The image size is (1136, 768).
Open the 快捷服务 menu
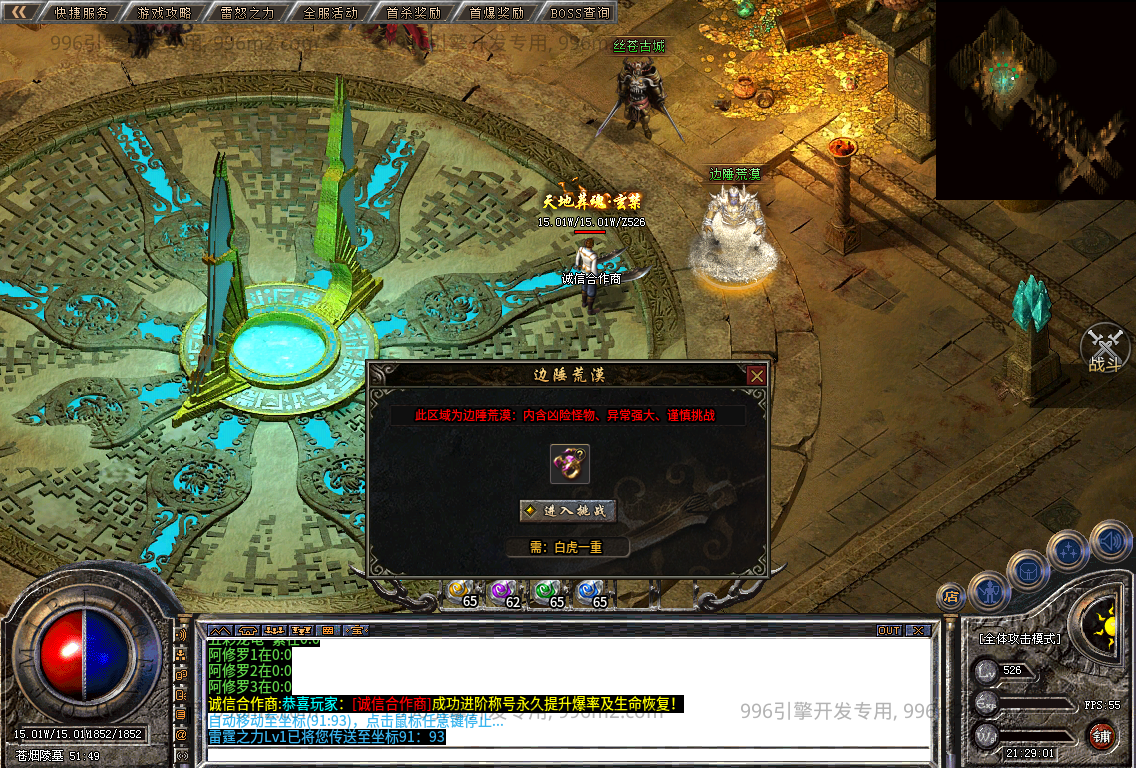tap(82, 13)
